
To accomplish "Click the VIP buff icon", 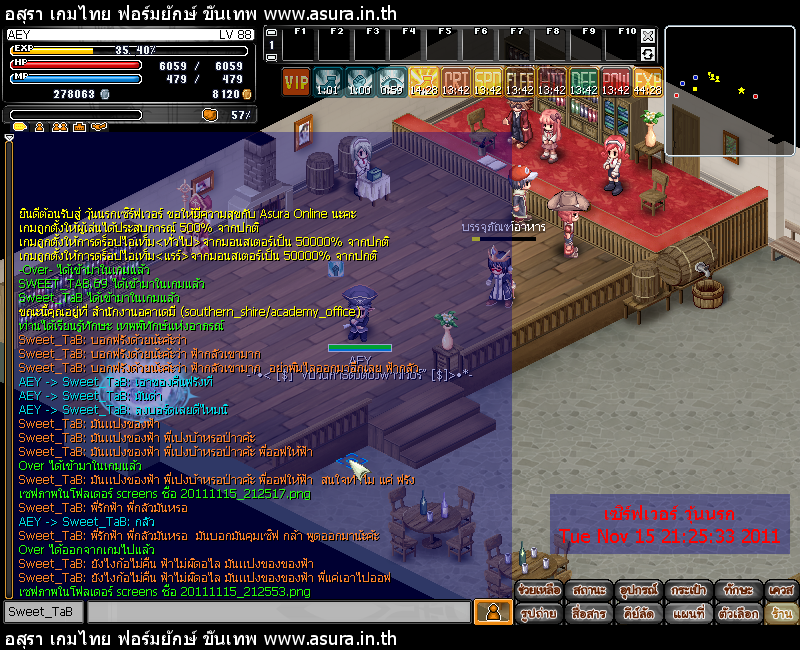I will pos(296,81).
